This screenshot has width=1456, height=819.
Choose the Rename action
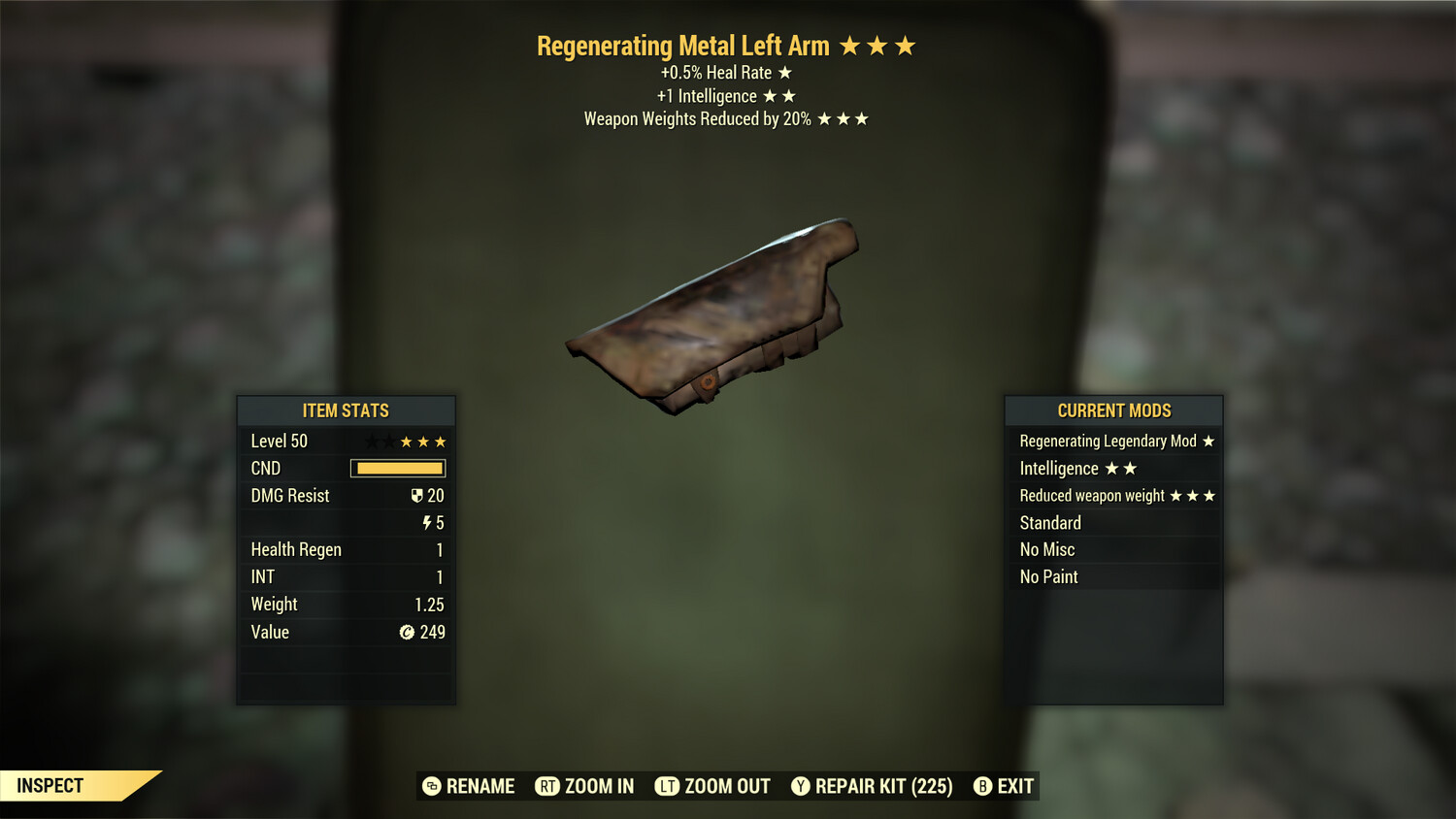click(469, 786)
